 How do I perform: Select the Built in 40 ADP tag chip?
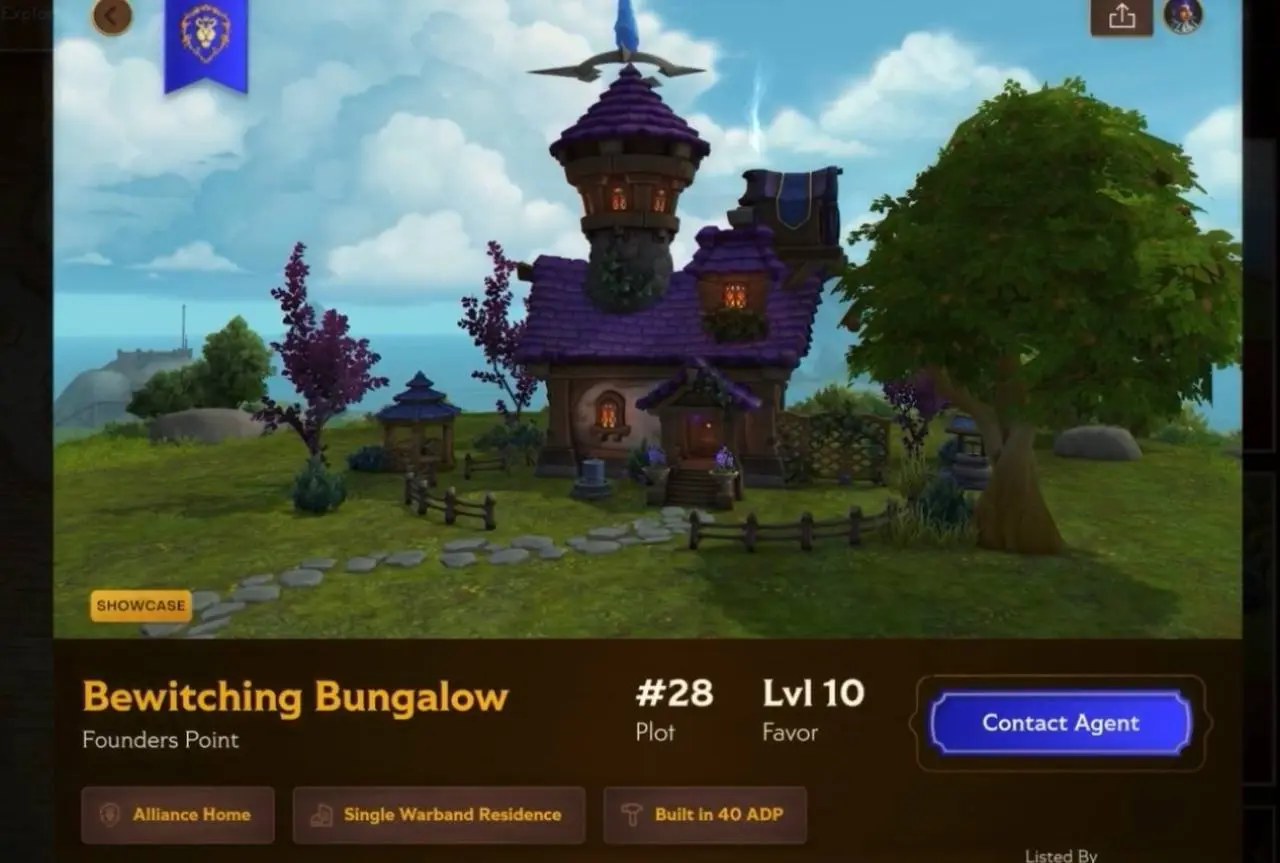(x=706, y=815)
